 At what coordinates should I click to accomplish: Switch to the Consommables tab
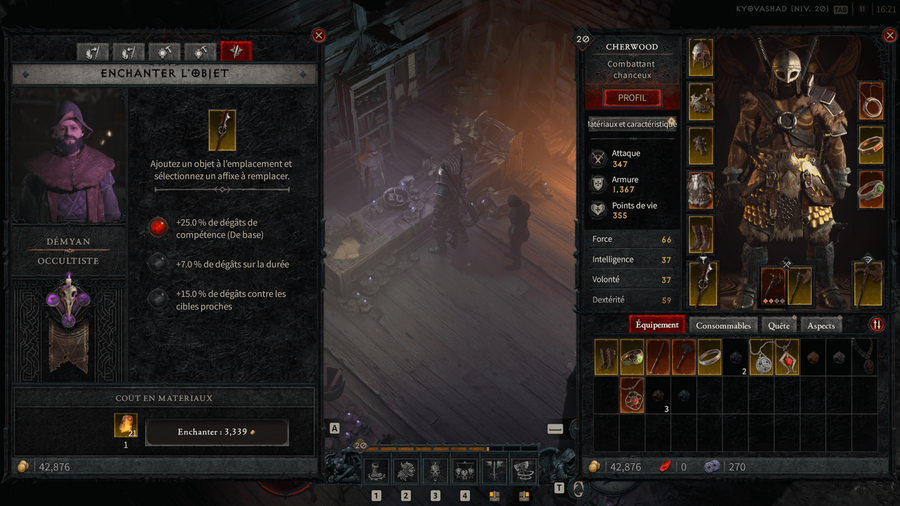pyautogui.click(x=723, y=325)
